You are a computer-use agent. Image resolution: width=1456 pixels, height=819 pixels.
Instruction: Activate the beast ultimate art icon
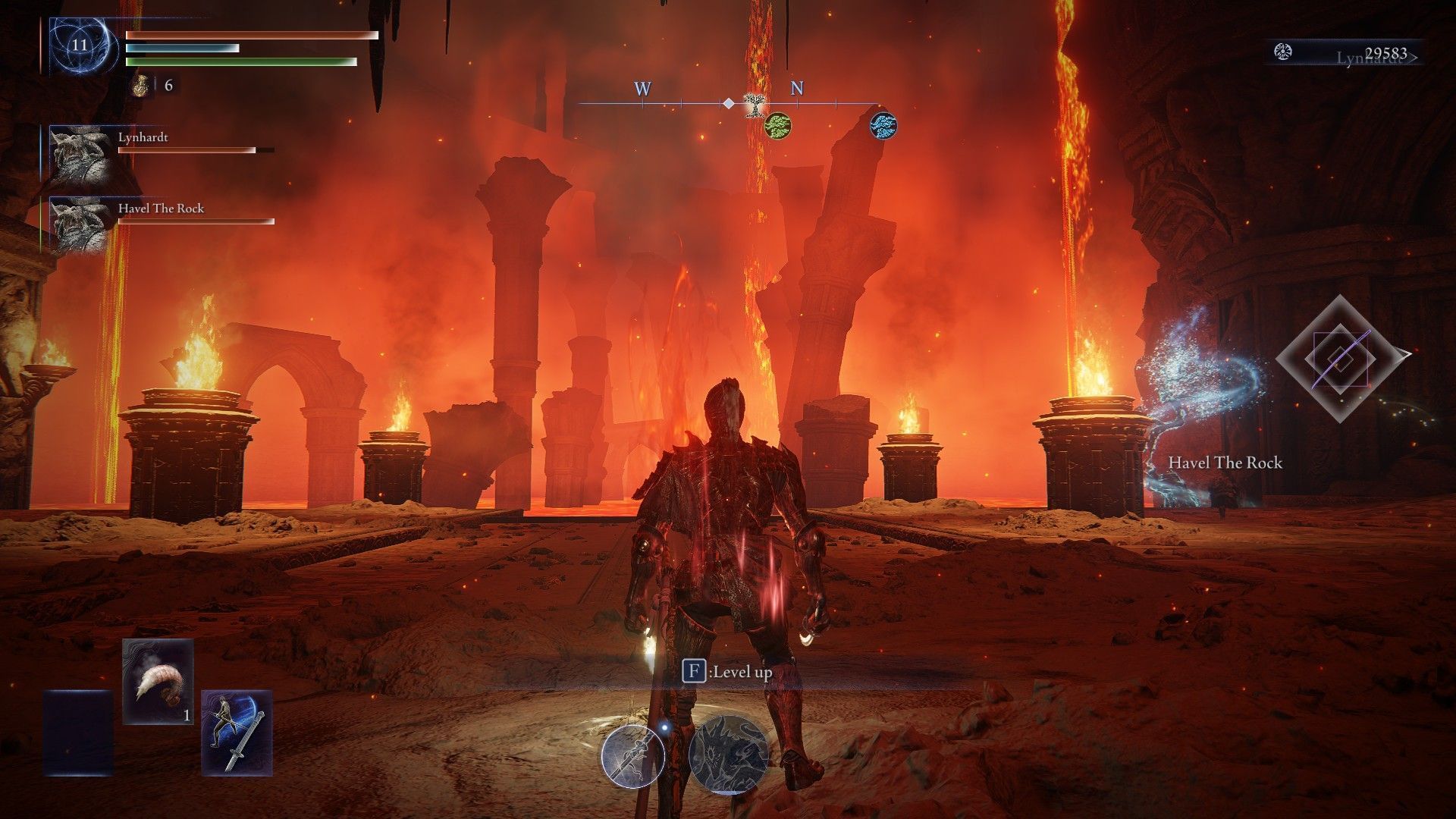click(x=728, y=755)
